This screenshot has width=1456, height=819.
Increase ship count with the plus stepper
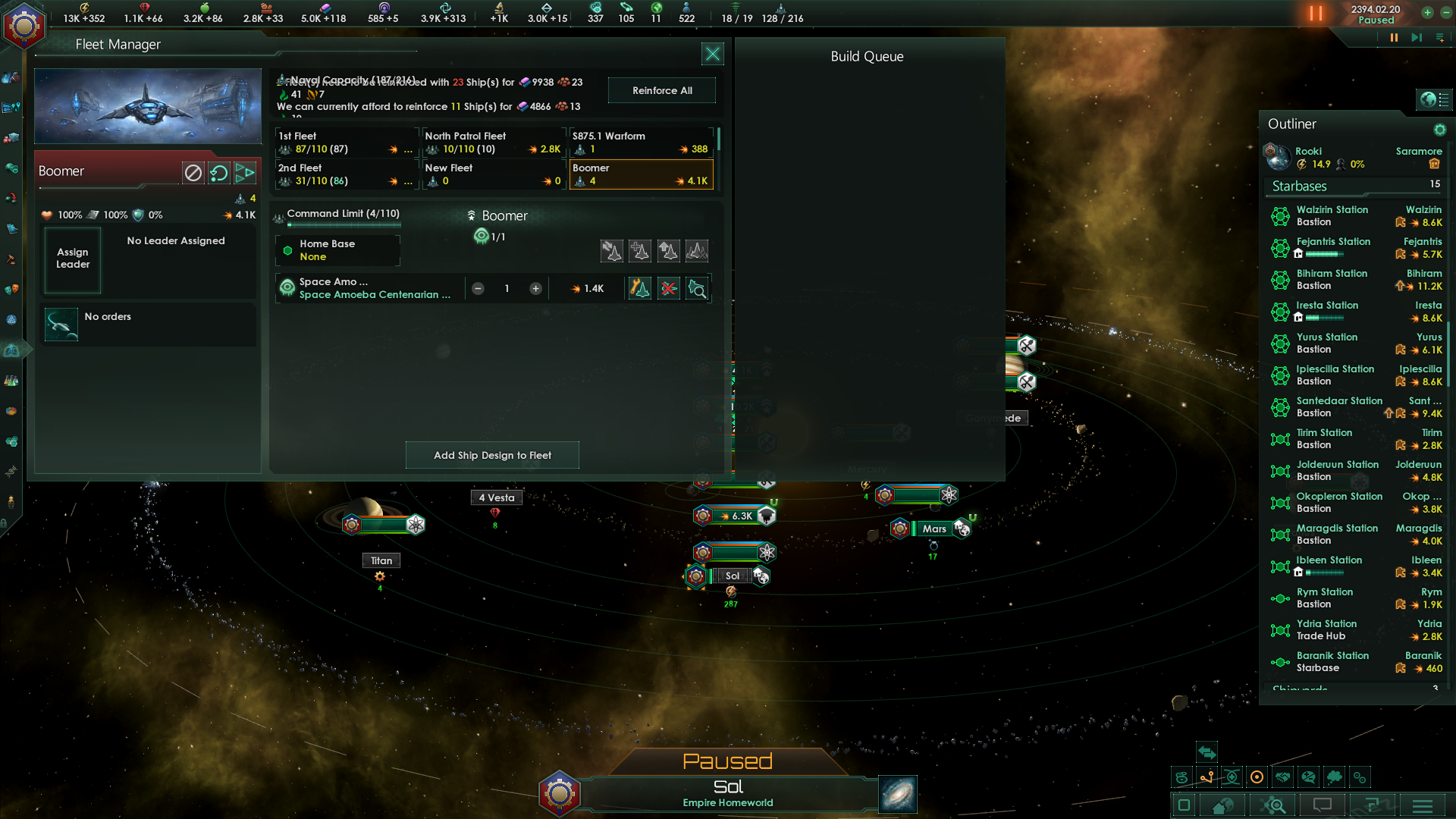(x=535, y=288)
